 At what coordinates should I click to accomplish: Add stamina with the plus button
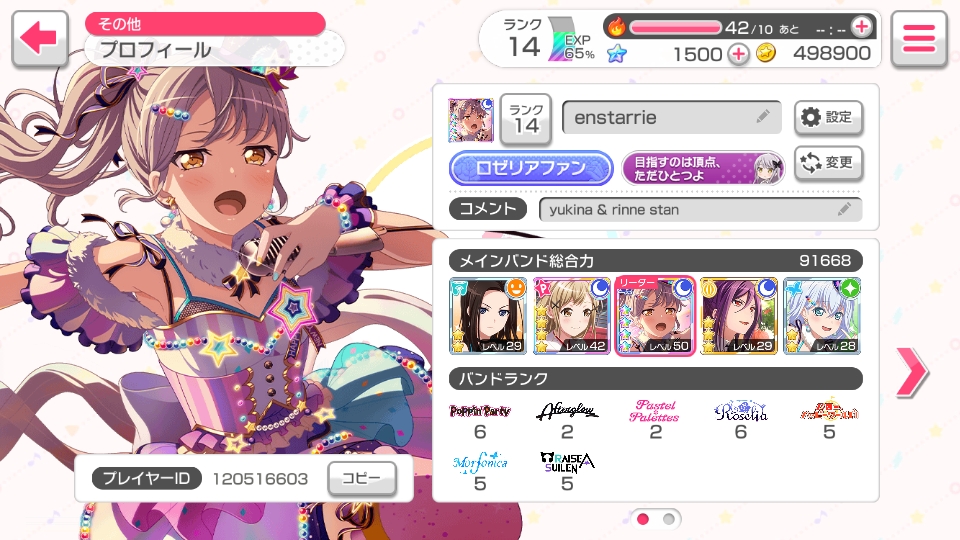point(861,27)
